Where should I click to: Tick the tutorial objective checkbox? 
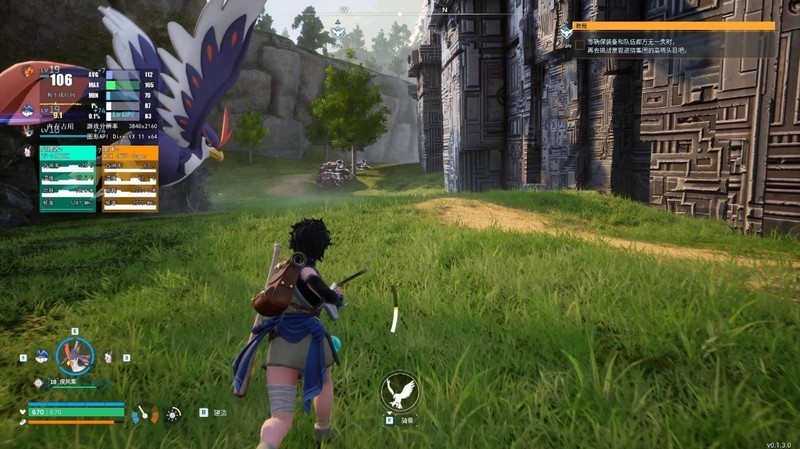point(579,45)
